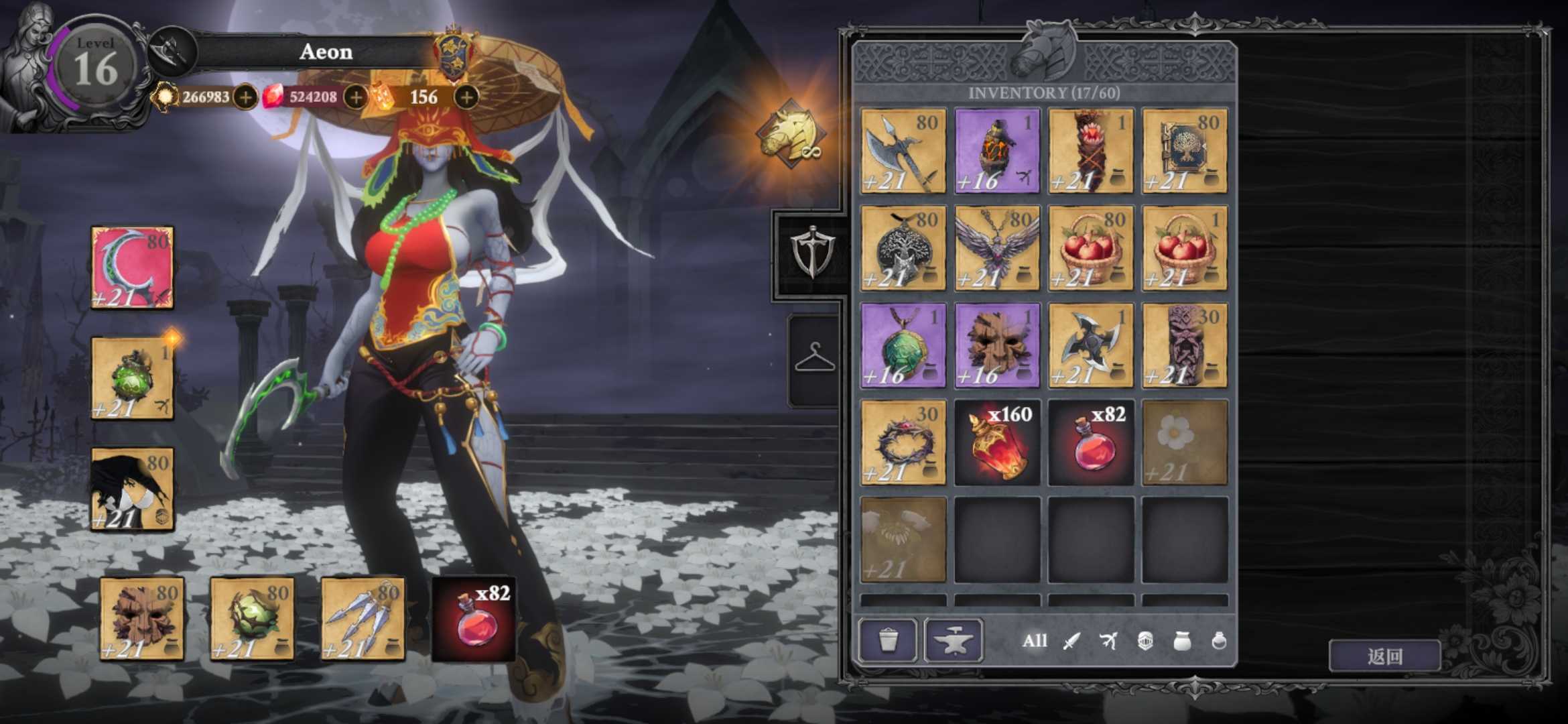This screenshot has height=724, width=1568.
Task: Filter inventory by potion flask
Action: click(1219, 641)
